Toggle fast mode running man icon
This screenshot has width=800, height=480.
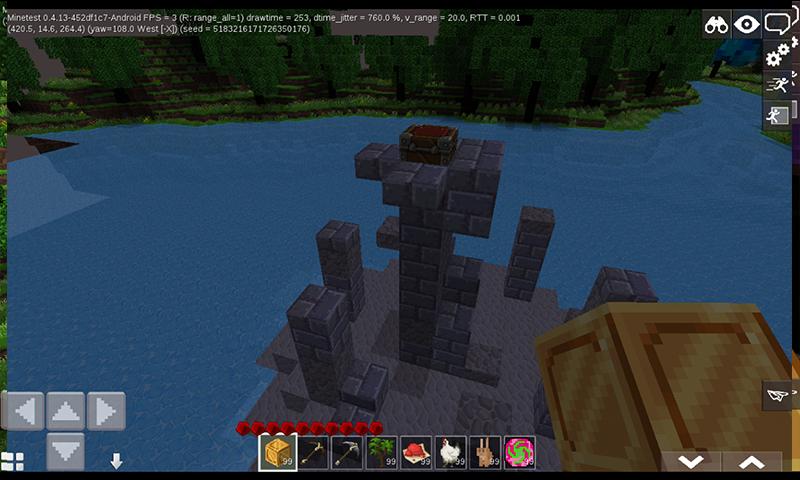pyautogui.click(x=777, y=85)
